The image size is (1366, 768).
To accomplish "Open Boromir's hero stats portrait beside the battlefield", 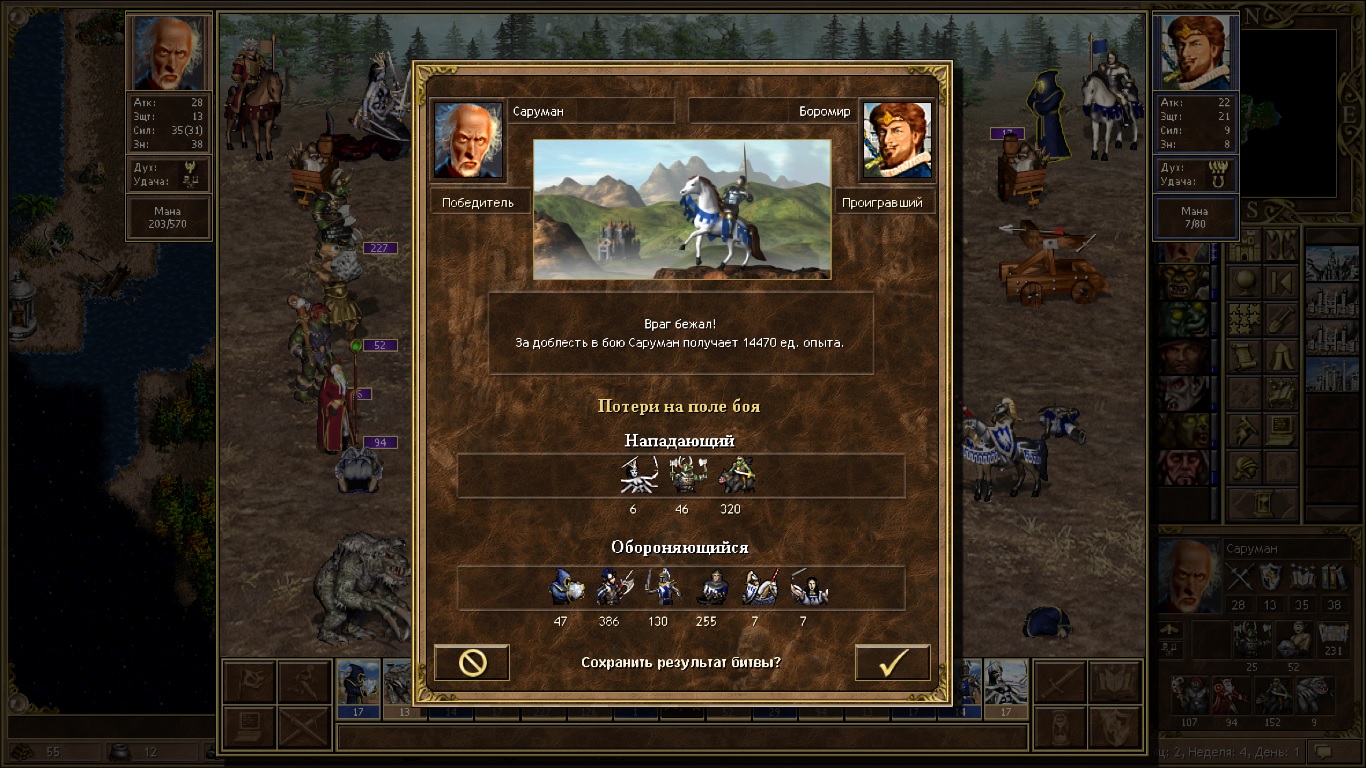I will point(1196,53).
